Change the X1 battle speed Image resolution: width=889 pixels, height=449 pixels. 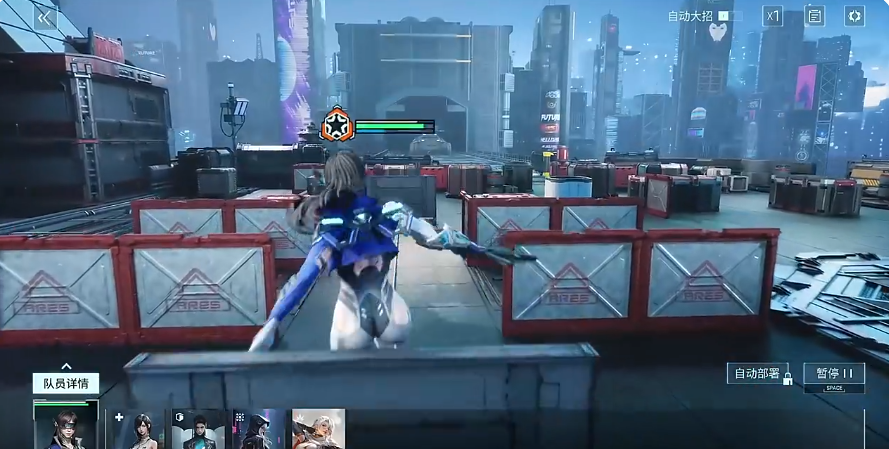[772, 16]
